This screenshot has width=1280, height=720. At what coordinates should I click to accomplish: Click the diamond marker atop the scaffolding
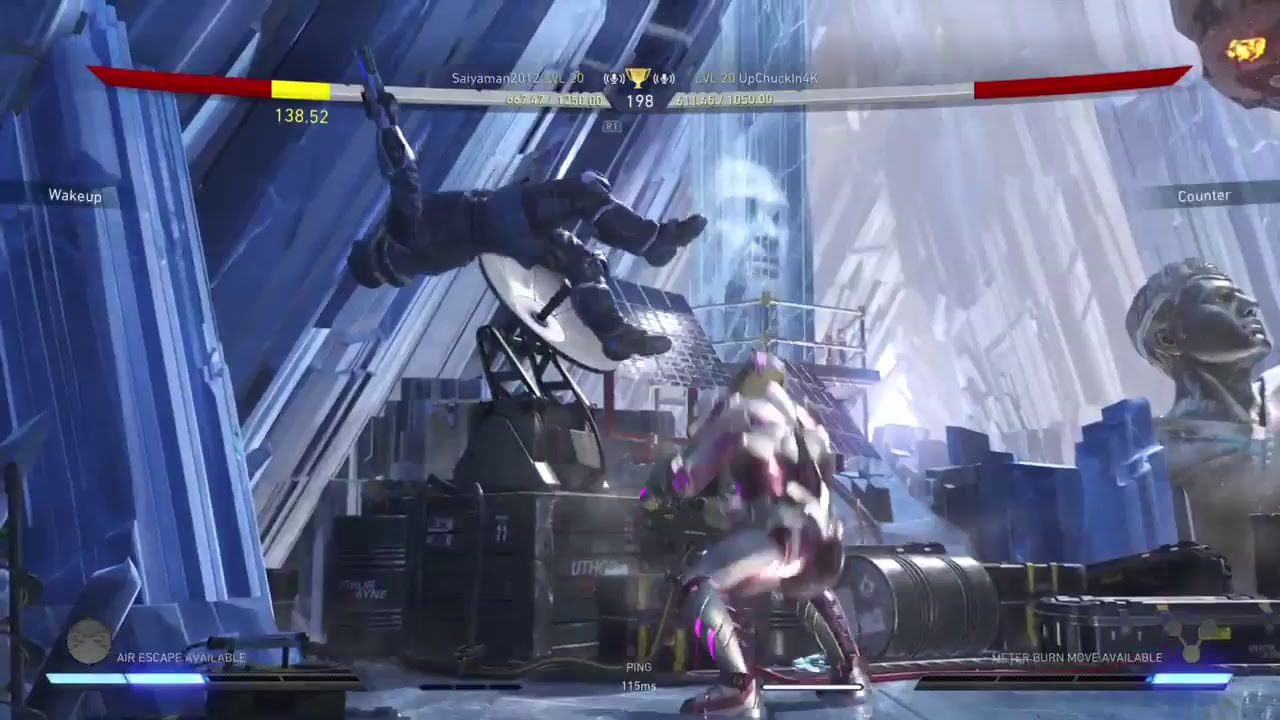pyautogui.click(x=766, y=297)
